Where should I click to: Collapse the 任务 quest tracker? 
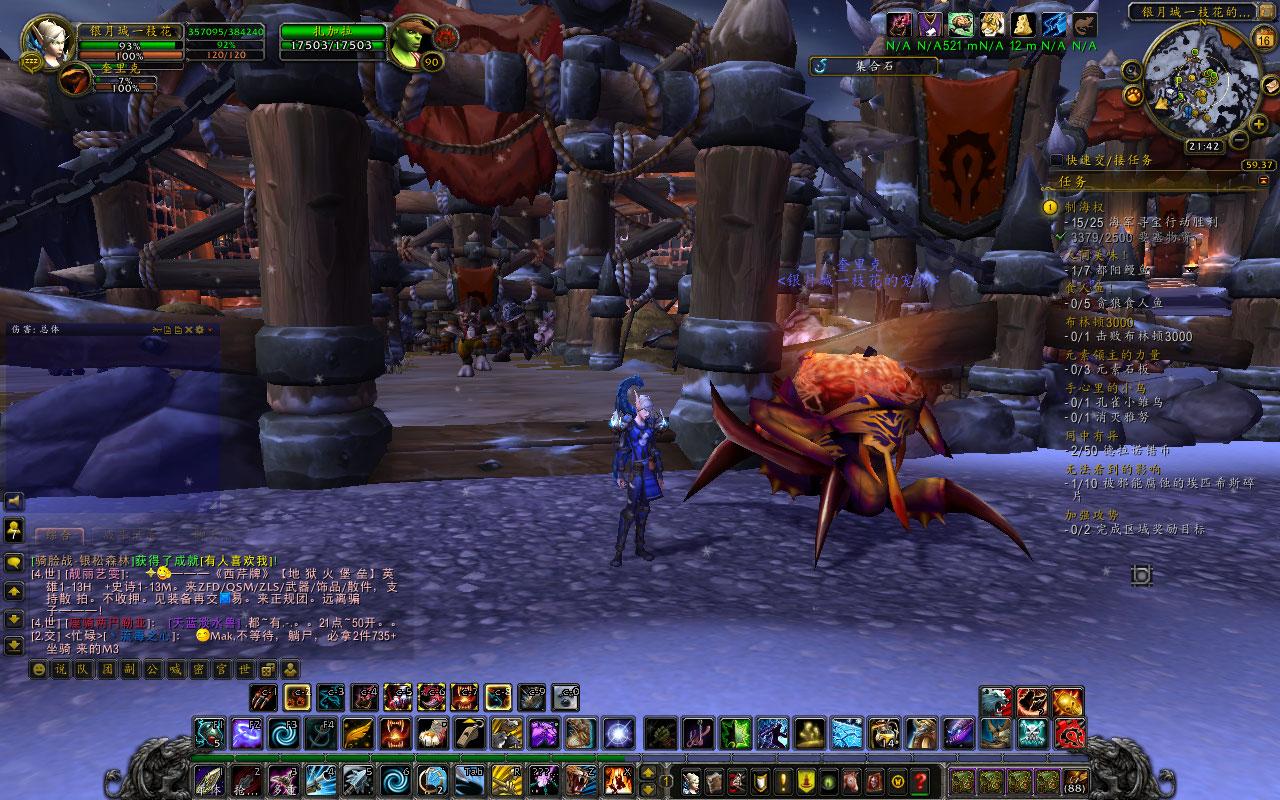tap(1263, 180)
